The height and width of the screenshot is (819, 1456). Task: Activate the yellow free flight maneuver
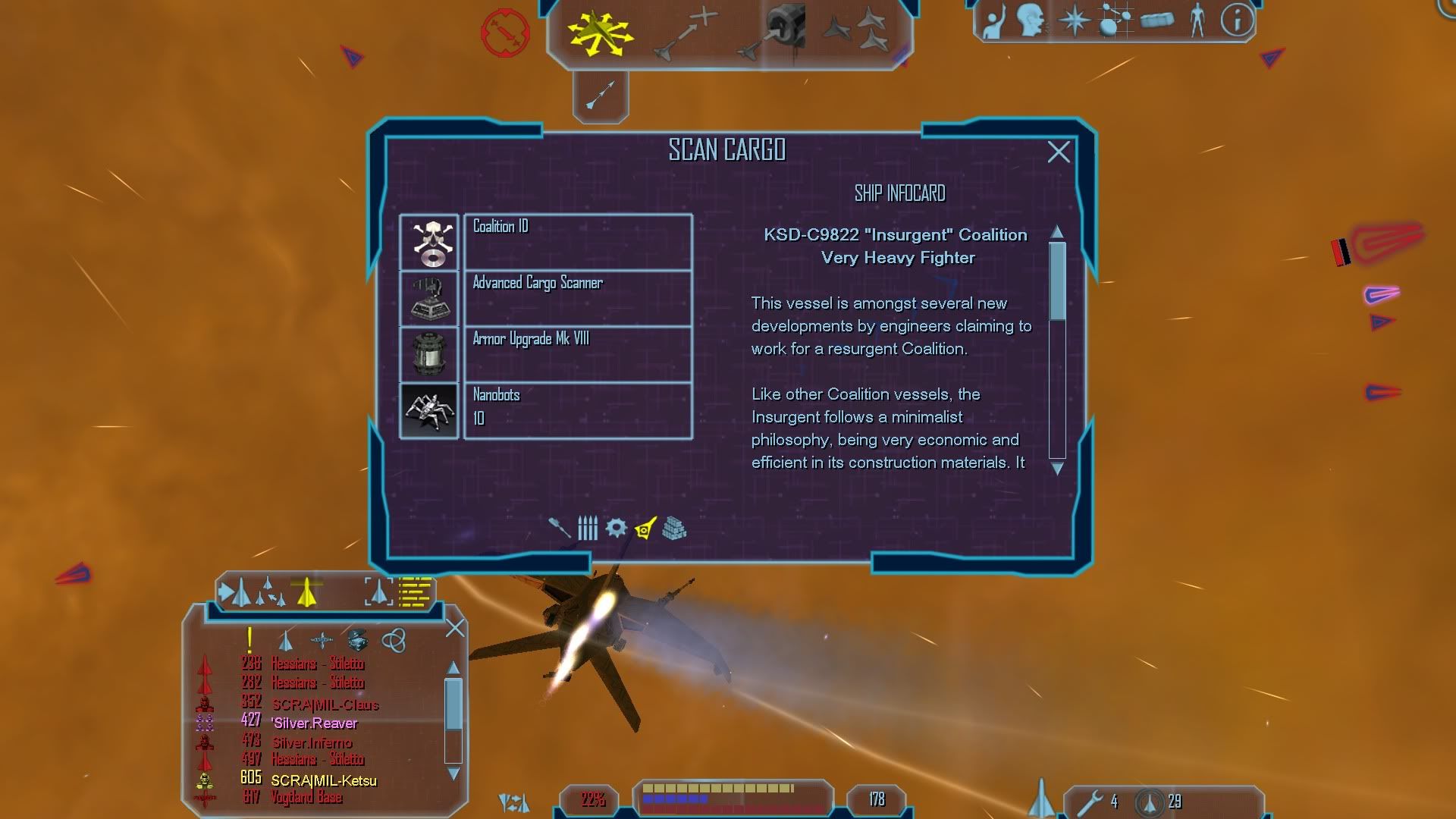coord(600,33)
